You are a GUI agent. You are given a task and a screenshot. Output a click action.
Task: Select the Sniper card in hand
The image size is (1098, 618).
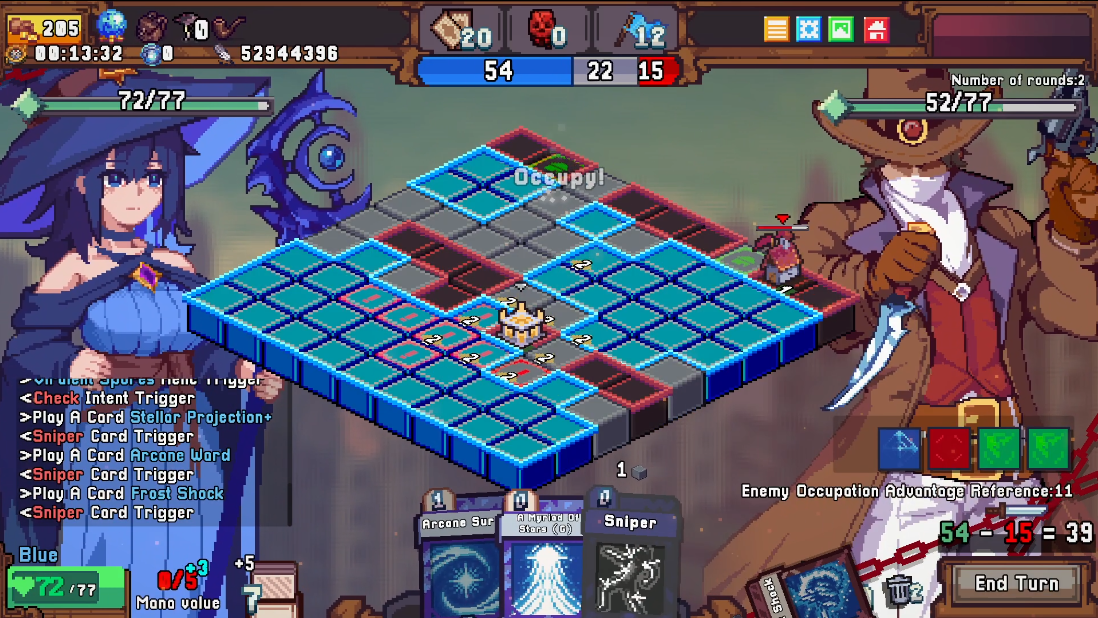[630, 565]
